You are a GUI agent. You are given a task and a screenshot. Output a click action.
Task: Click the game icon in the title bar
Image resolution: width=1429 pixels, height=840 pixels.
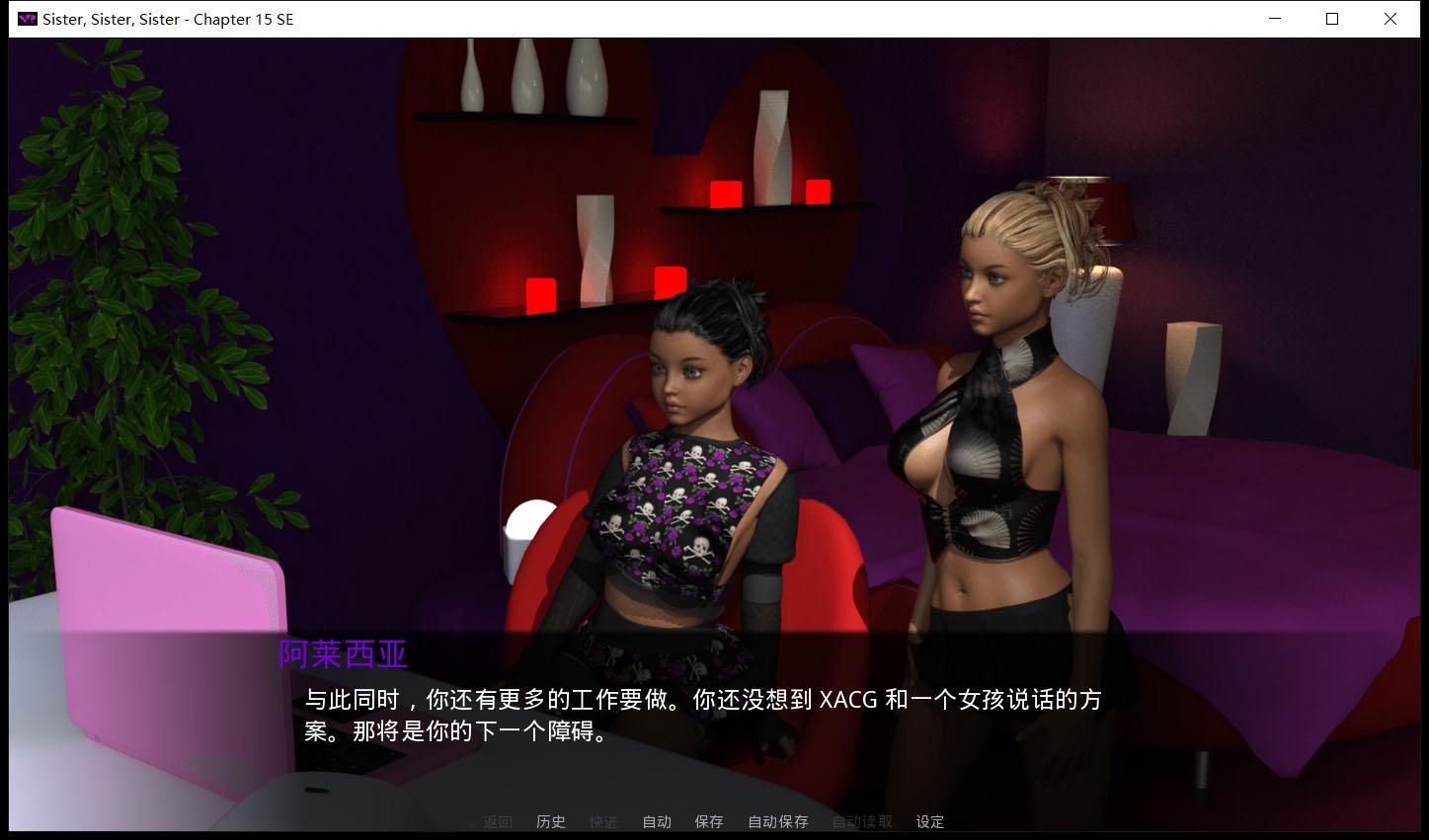(x=26, y=18)
